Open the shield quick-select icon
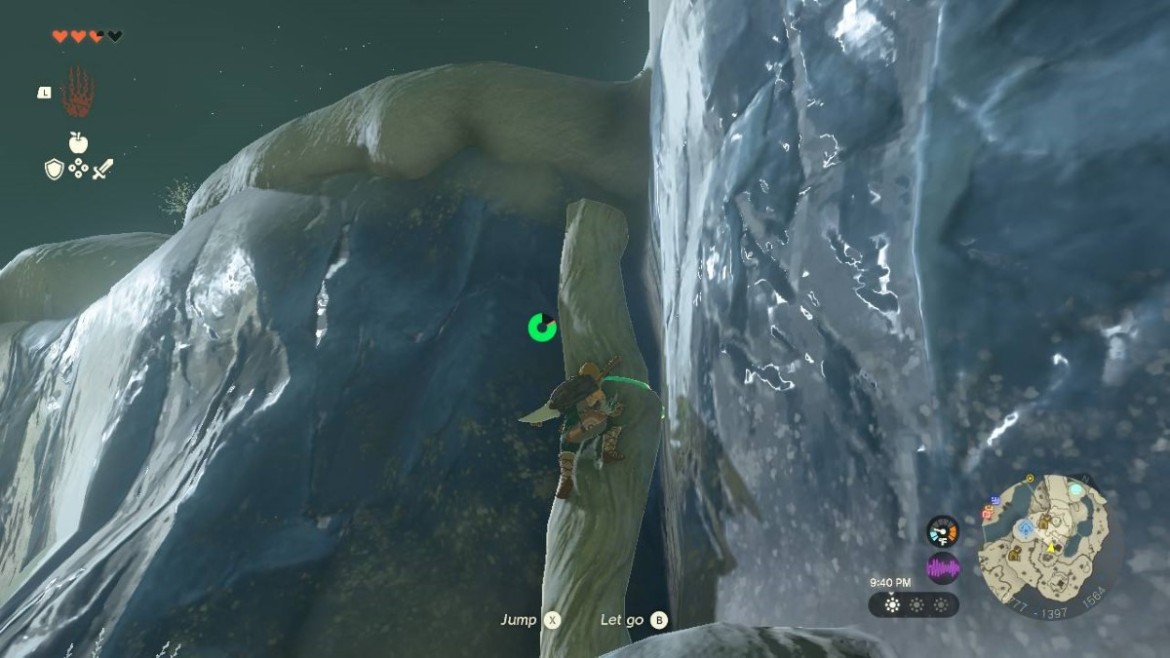Image resolution: width=1170 pixels, height=658 pixels. point(54,170)
